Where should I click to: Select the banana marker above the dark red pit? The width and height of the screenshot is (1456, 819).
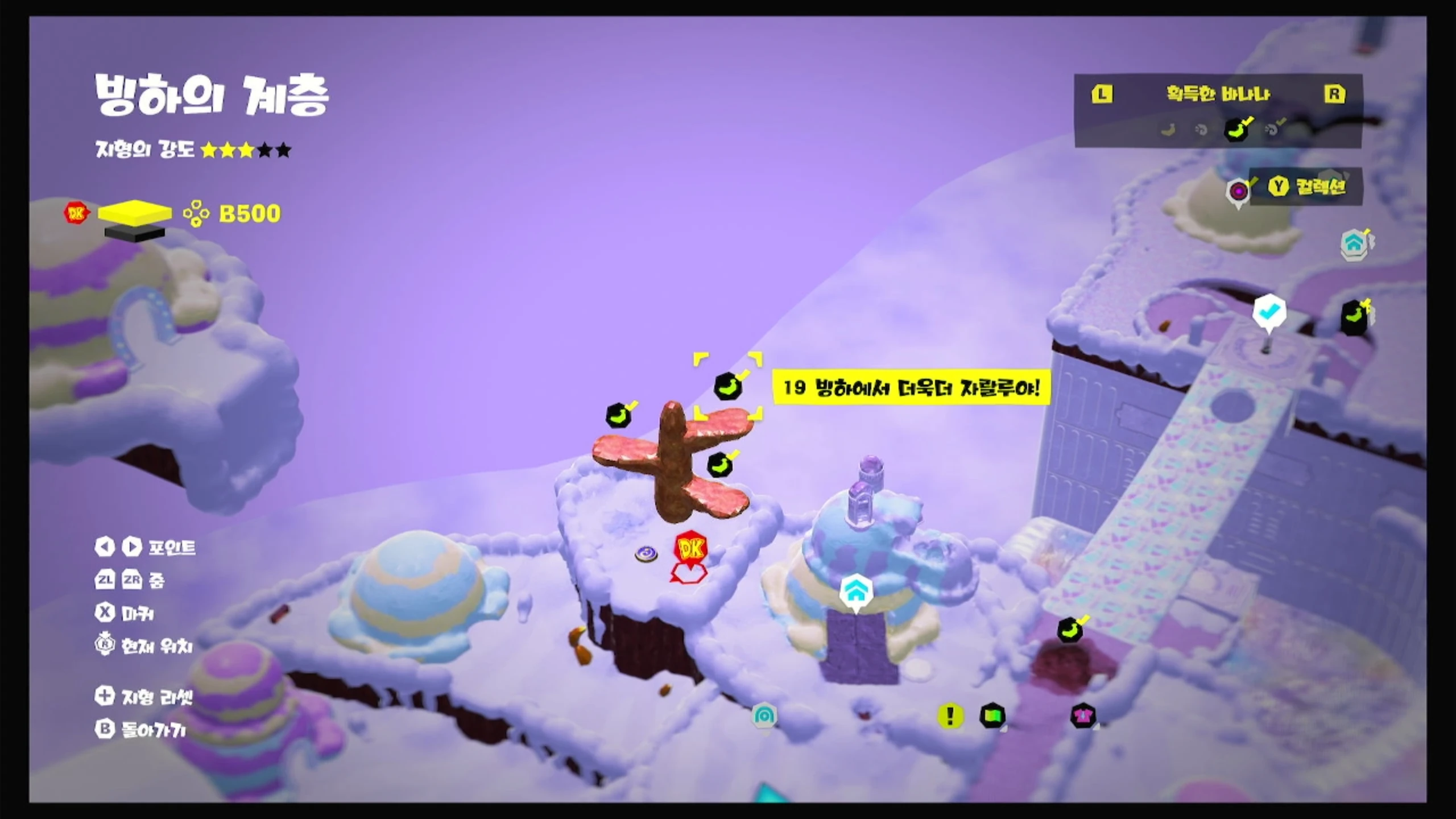(x=1069, y=630)
